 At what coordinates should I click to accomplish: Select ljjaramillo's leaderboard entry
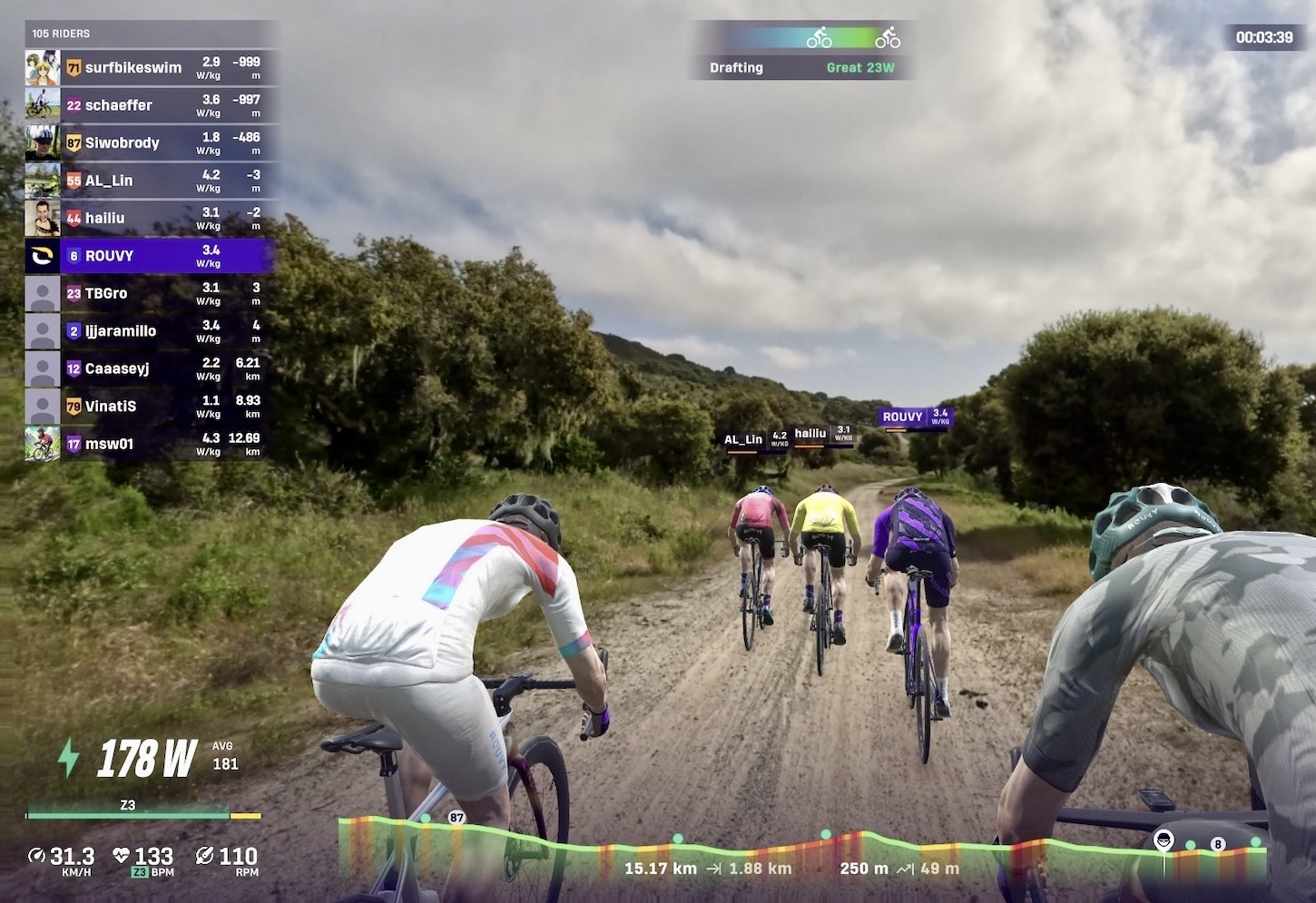(x=150, y=331)
